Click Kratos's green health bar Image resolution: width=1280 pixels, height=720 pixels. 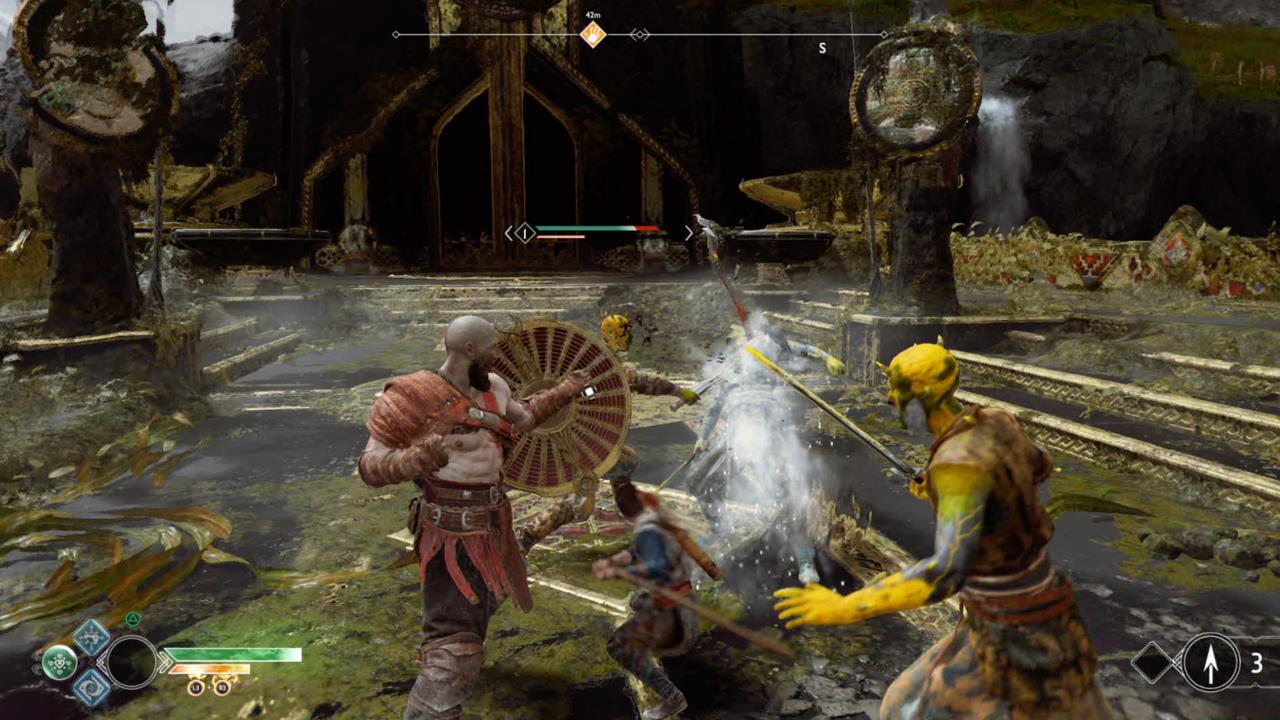click(x=230, y=654)
